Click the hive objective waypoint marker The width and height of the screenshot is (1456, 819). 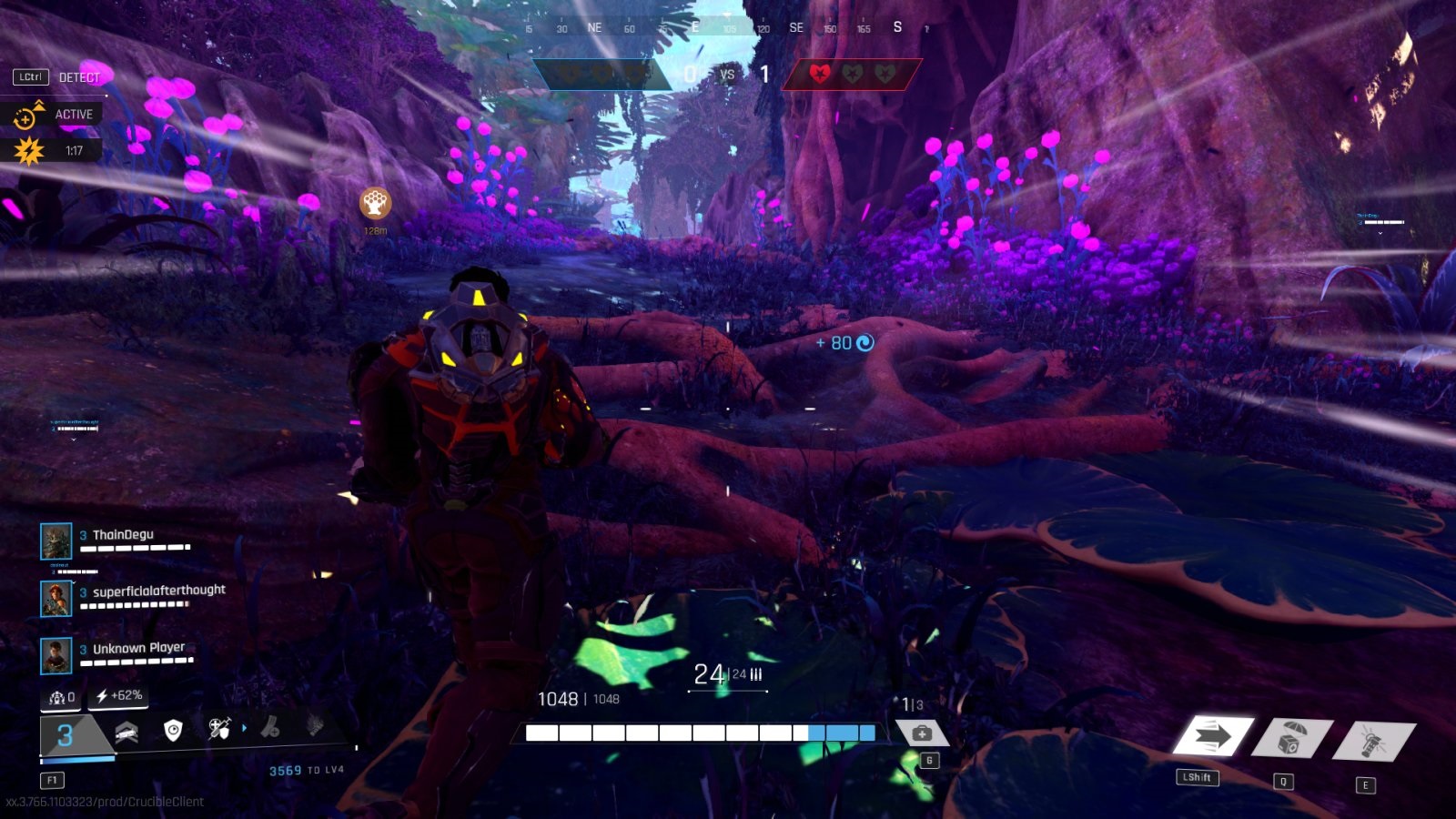(375, 203)
